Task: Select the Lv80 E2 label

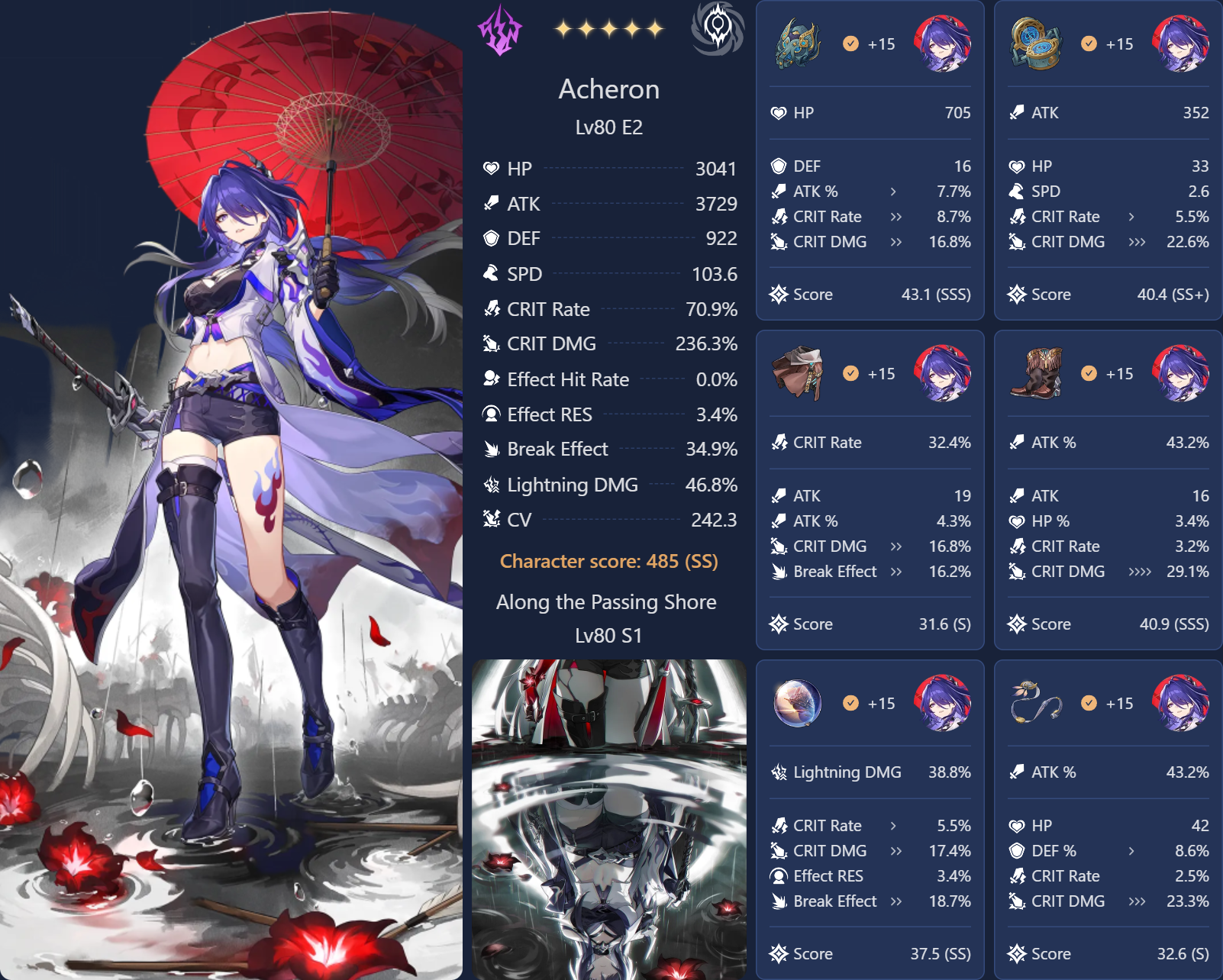Action: pos(608,127)
